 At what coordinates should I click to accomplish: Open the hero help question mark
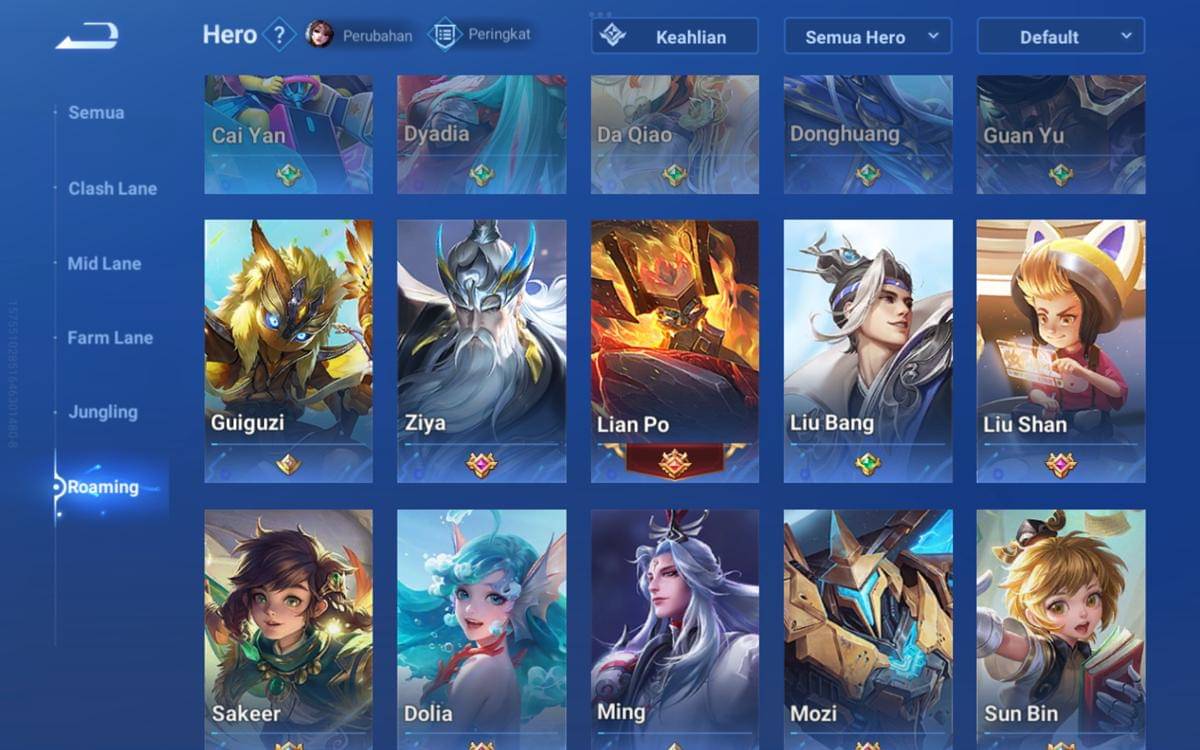pyautogui.click(x=279, y=36)
